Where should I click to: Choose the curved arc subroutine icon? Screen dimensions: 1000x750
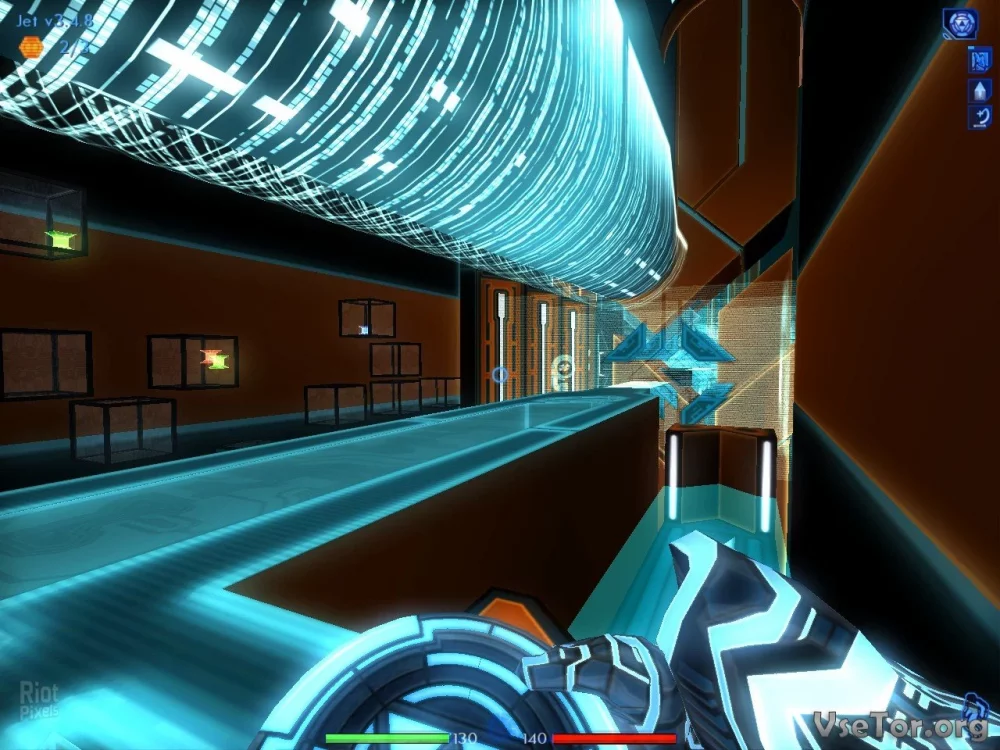point(979,117)
